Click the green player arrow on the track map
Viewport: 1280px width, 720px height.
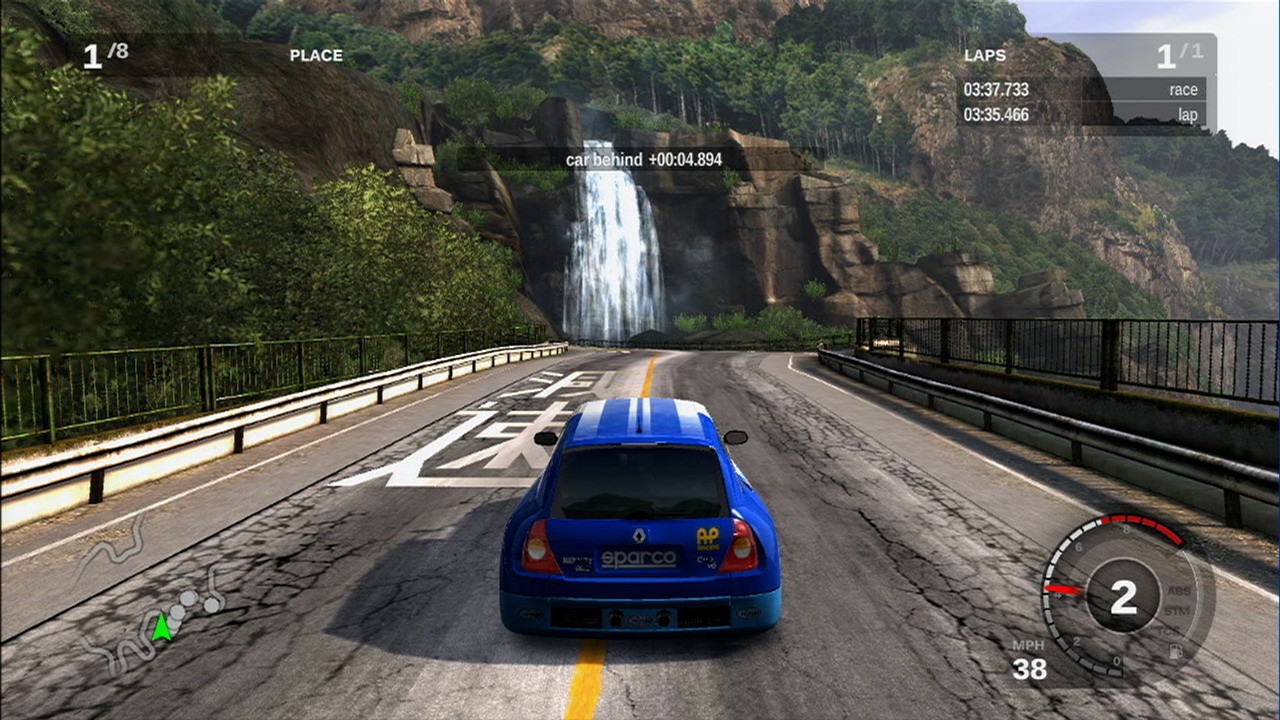point(161,627)
